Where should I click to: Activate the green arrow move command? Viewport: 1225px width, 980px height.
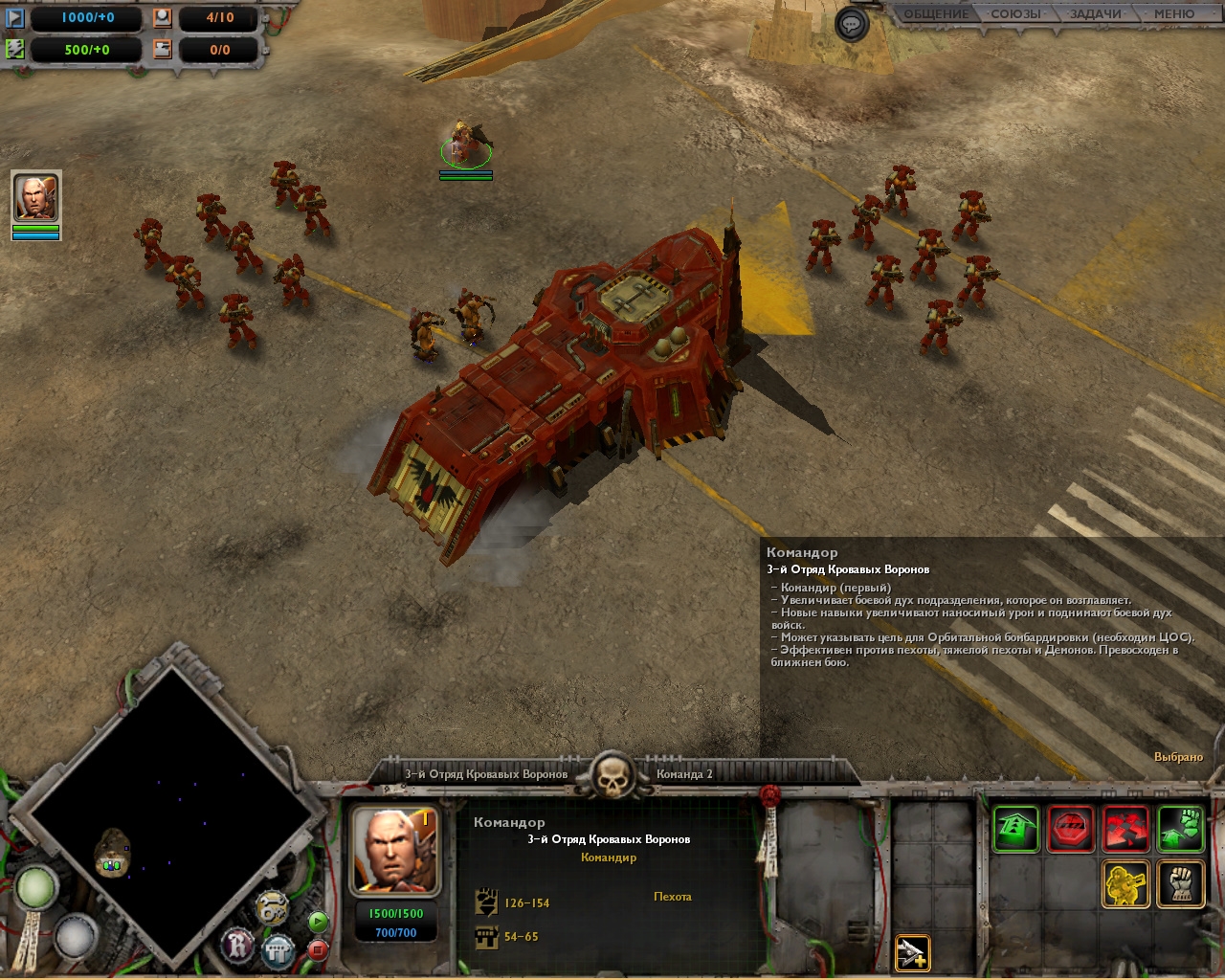[1015, 829]
